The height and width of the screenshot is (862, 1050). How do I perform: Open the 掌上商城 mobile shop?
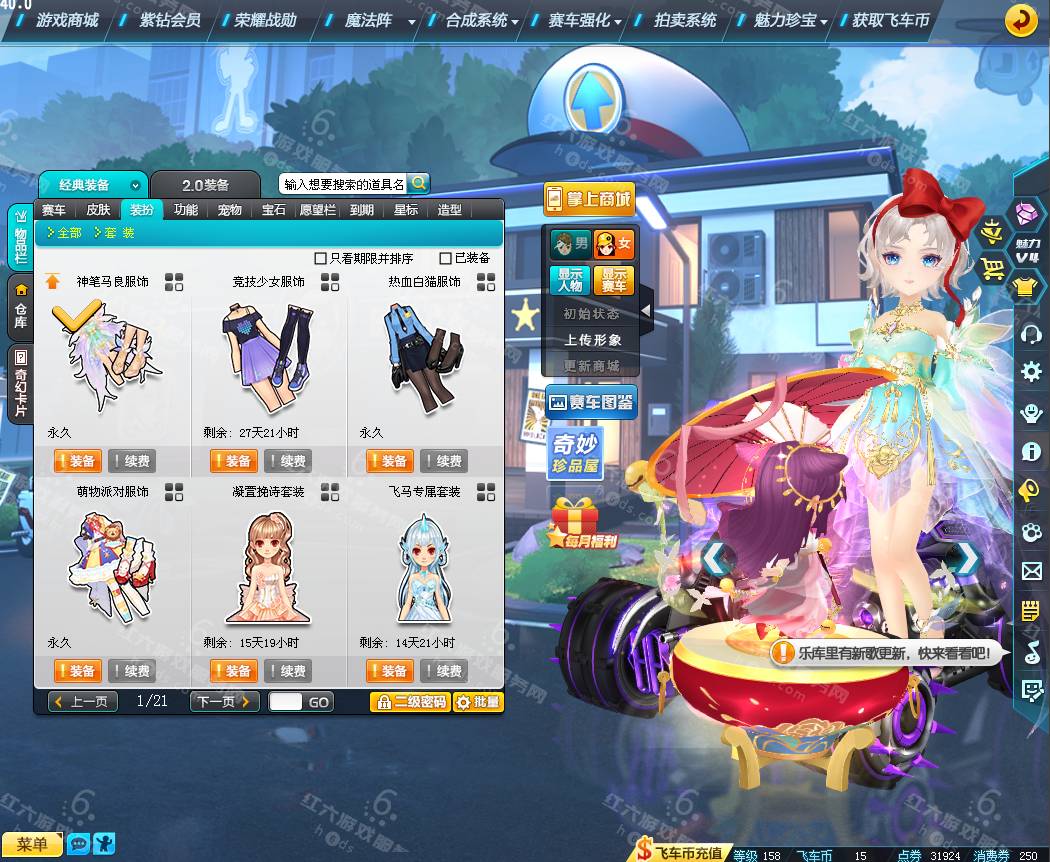pos(590,199)
